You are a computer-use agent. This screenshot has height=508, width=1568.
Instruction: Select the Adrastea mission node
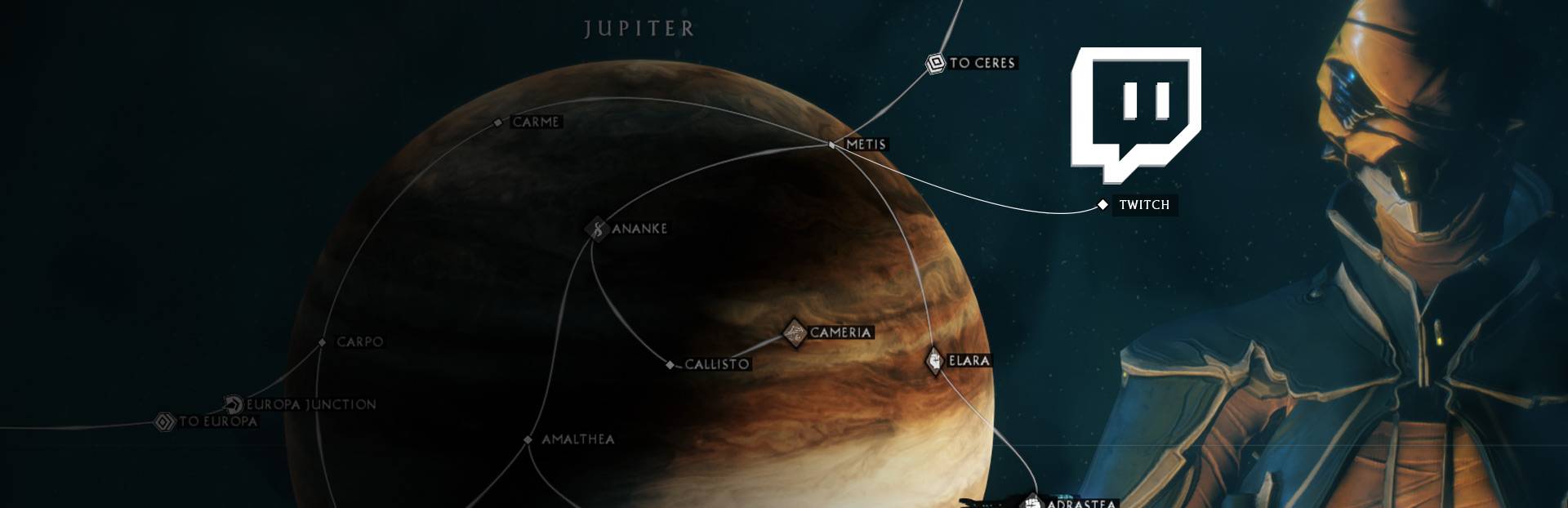(1033, 501)
